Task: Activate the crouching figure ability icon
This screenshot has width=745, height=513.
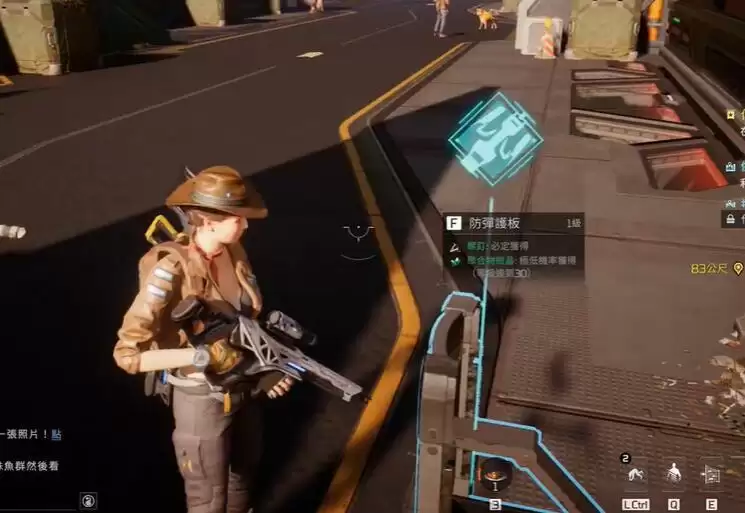Action: pos(634,474)
